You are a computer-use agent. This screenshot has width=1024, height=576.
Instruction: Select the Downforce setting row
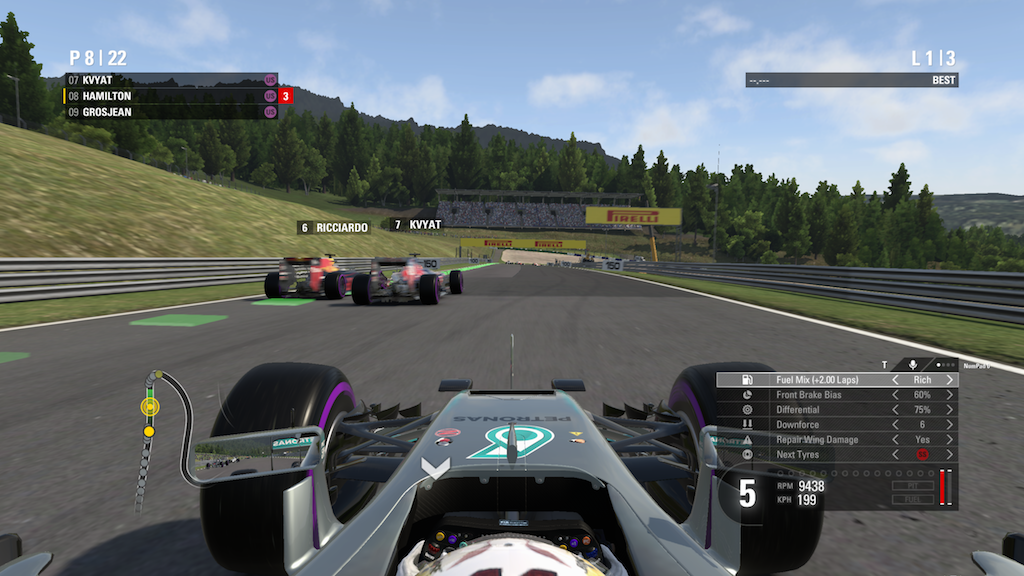pos(820,425)
